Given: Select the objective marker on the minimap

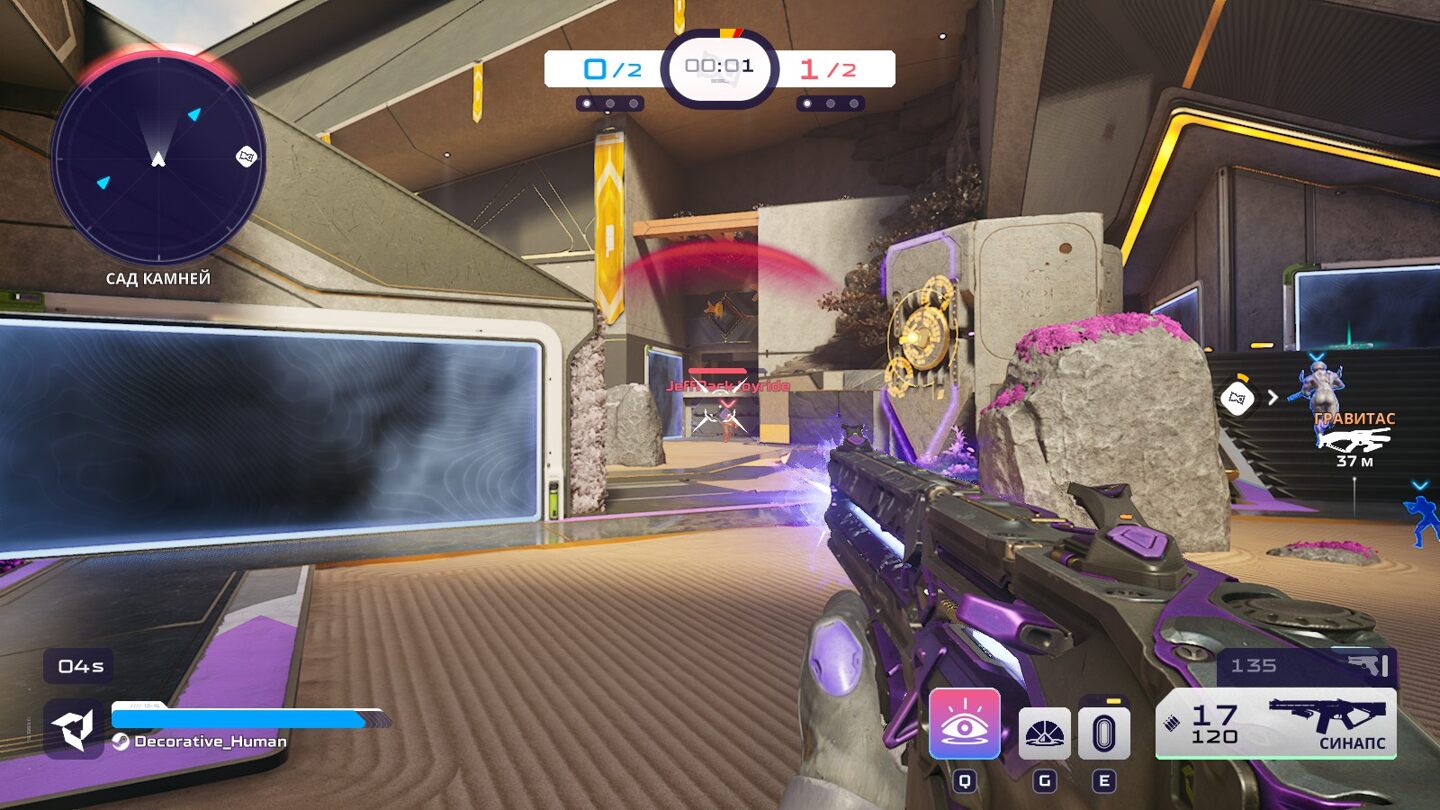Looking at the screenshot, I should [x=246, y=157].
